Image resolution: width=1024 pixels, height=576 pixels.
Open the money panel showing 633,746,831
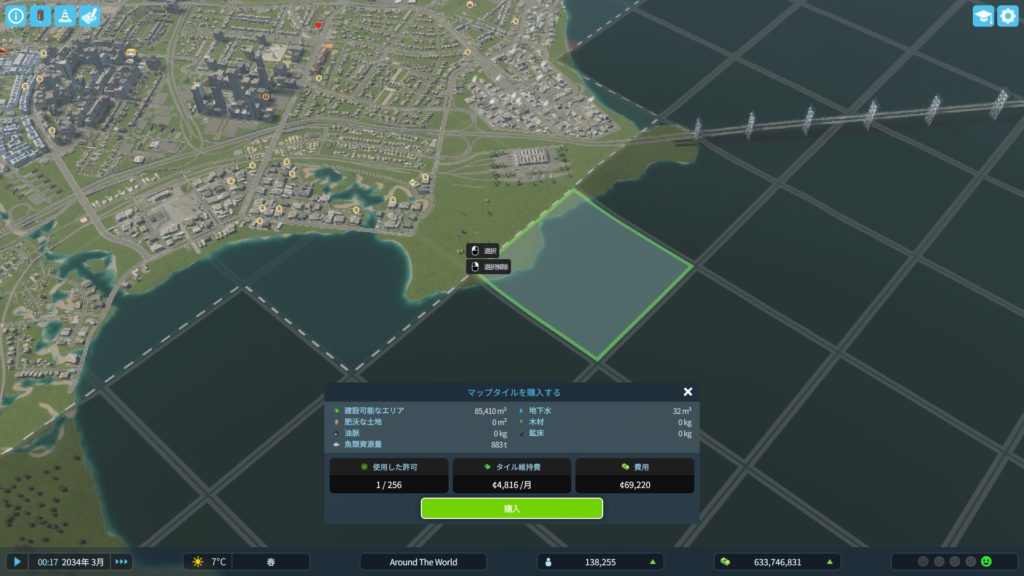tap(777, 562)
